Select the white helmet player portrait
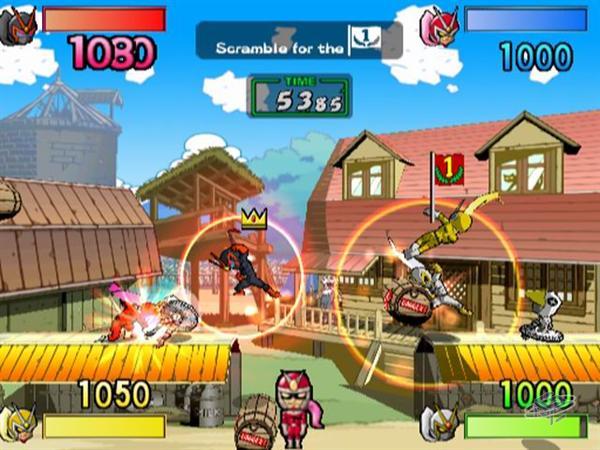The image size is (600, 450). coord(440,422)
